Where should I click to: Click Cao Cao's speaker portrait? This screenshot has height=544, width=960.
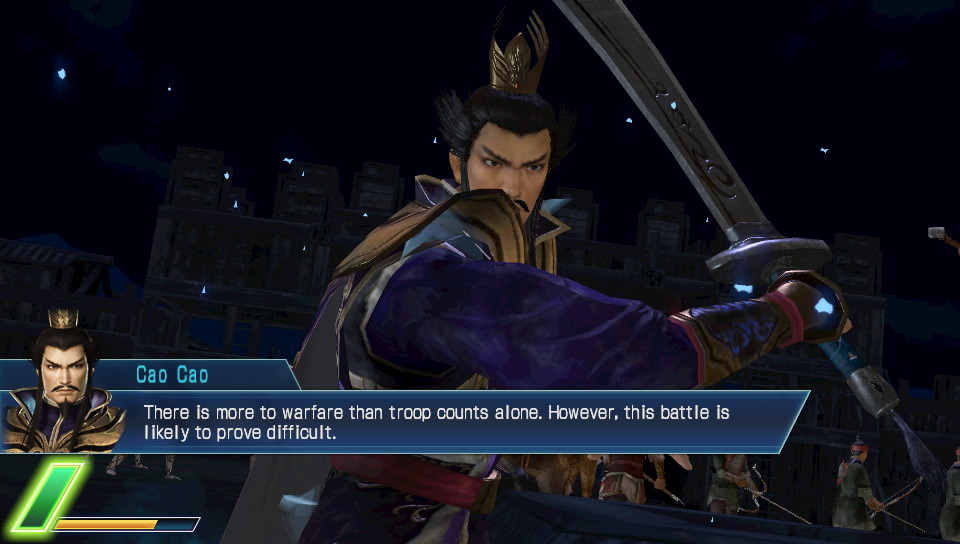64,384
